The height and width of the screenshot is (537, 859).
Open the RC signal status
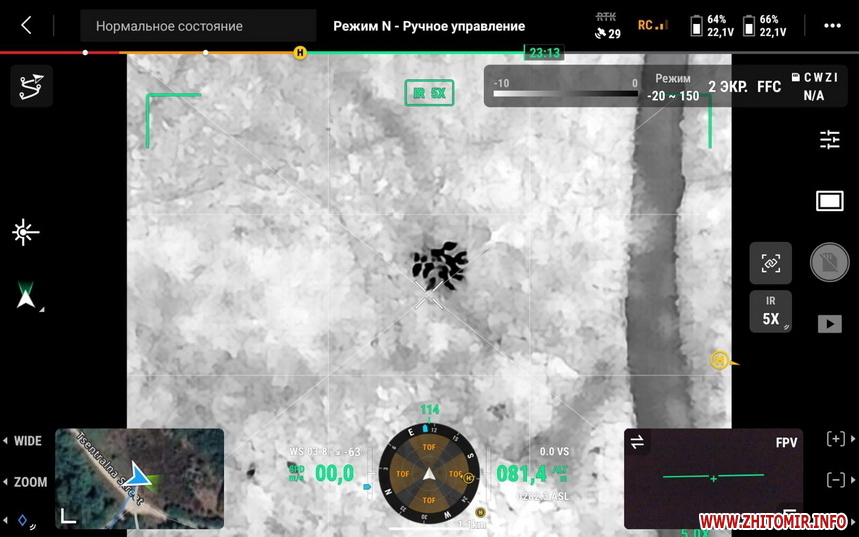click(652, 26)
